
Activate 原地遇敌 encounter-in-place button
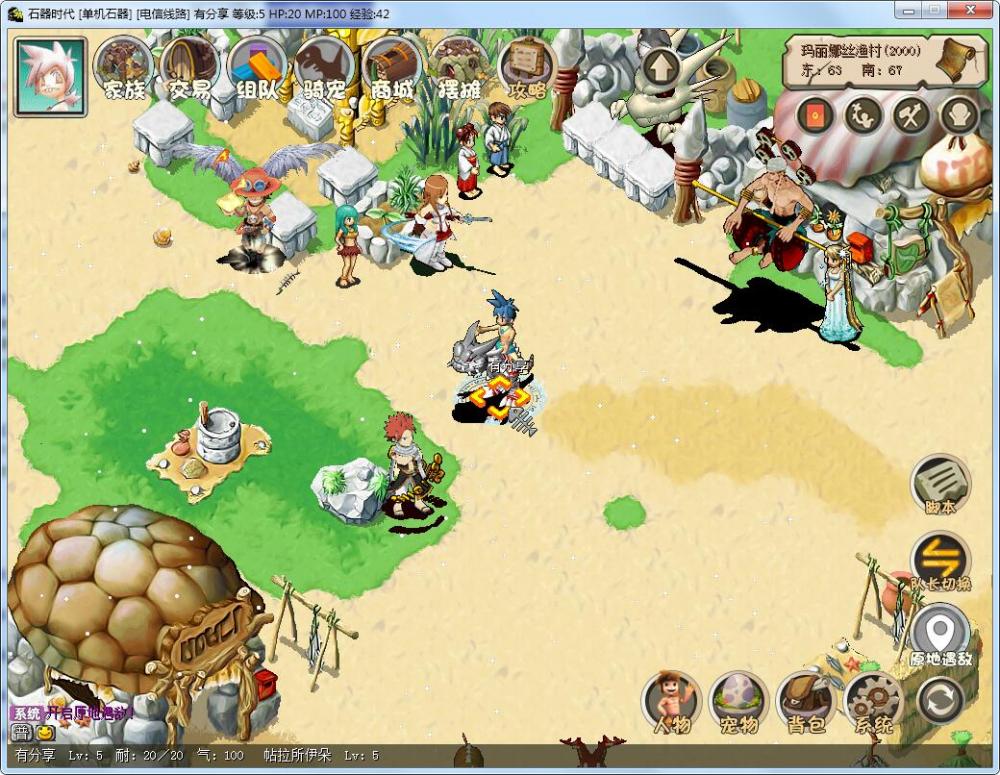click(940, 635)
